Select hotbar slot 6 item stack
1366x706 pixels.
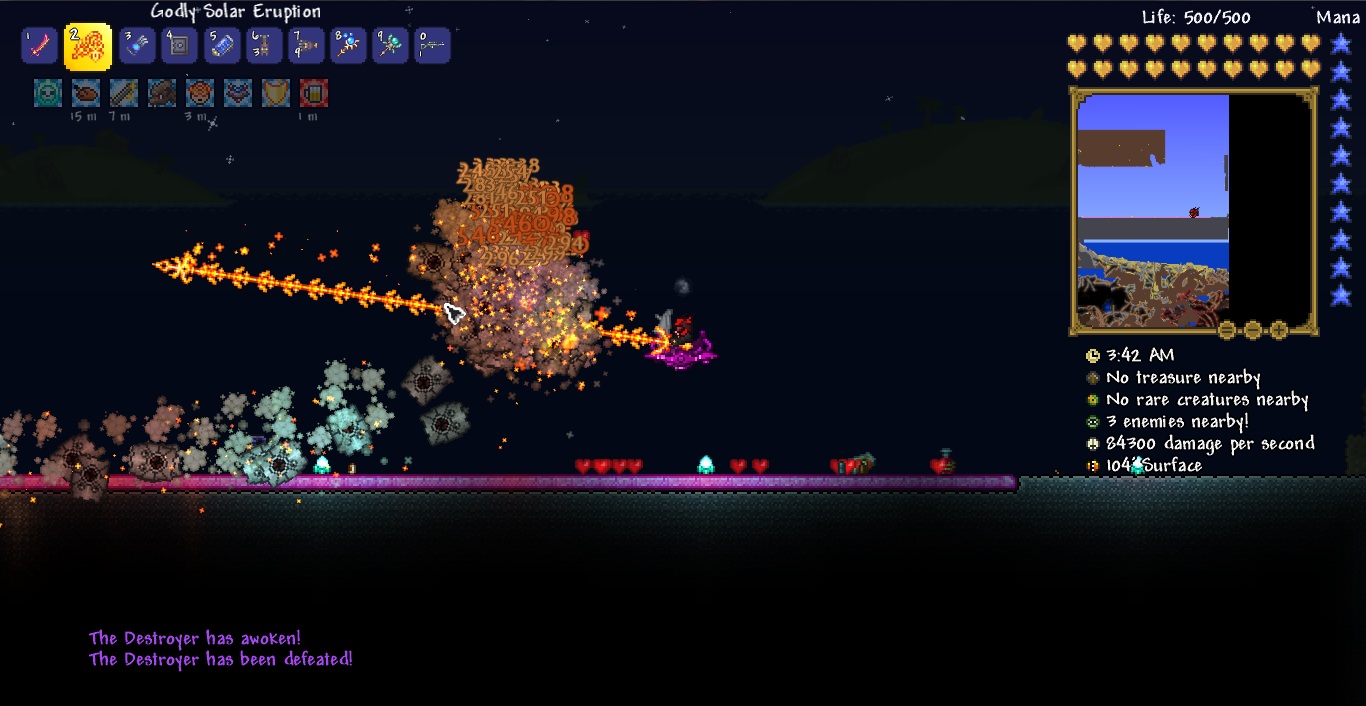point(264,46)
